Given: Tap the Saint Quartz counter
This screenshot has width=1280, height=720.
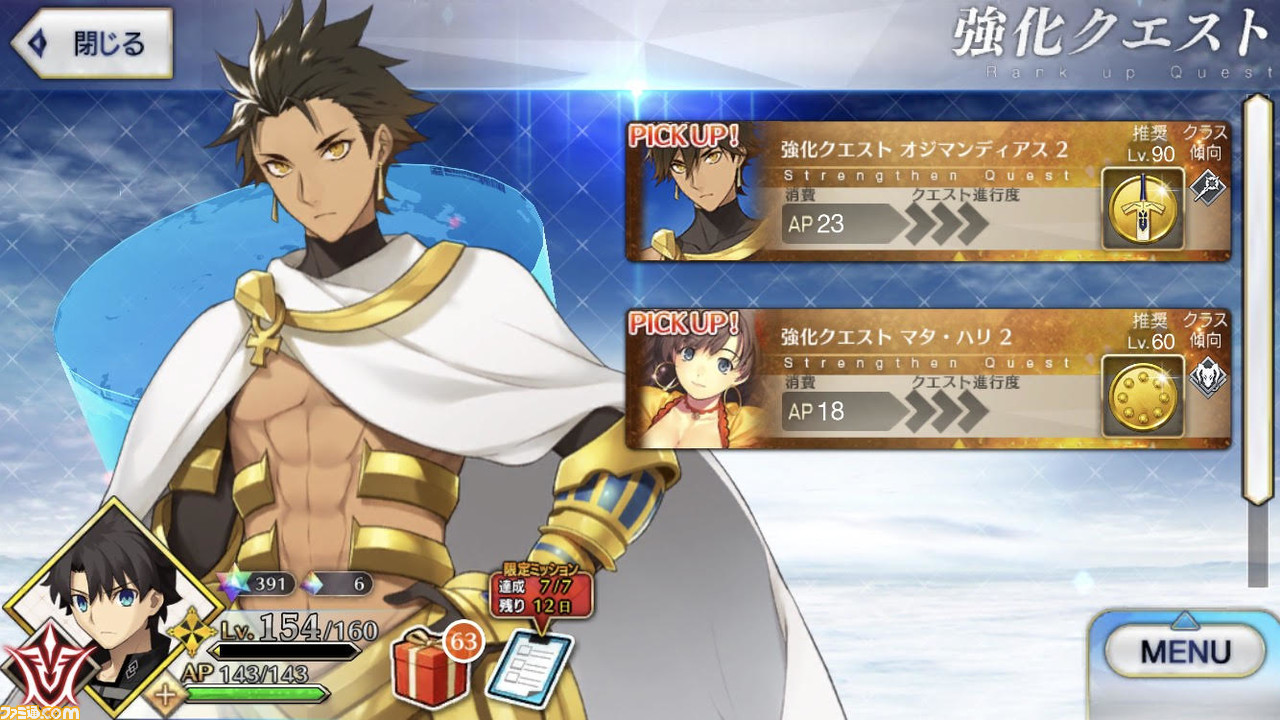Looking at the screenshot, I should [x=262, y=584].
